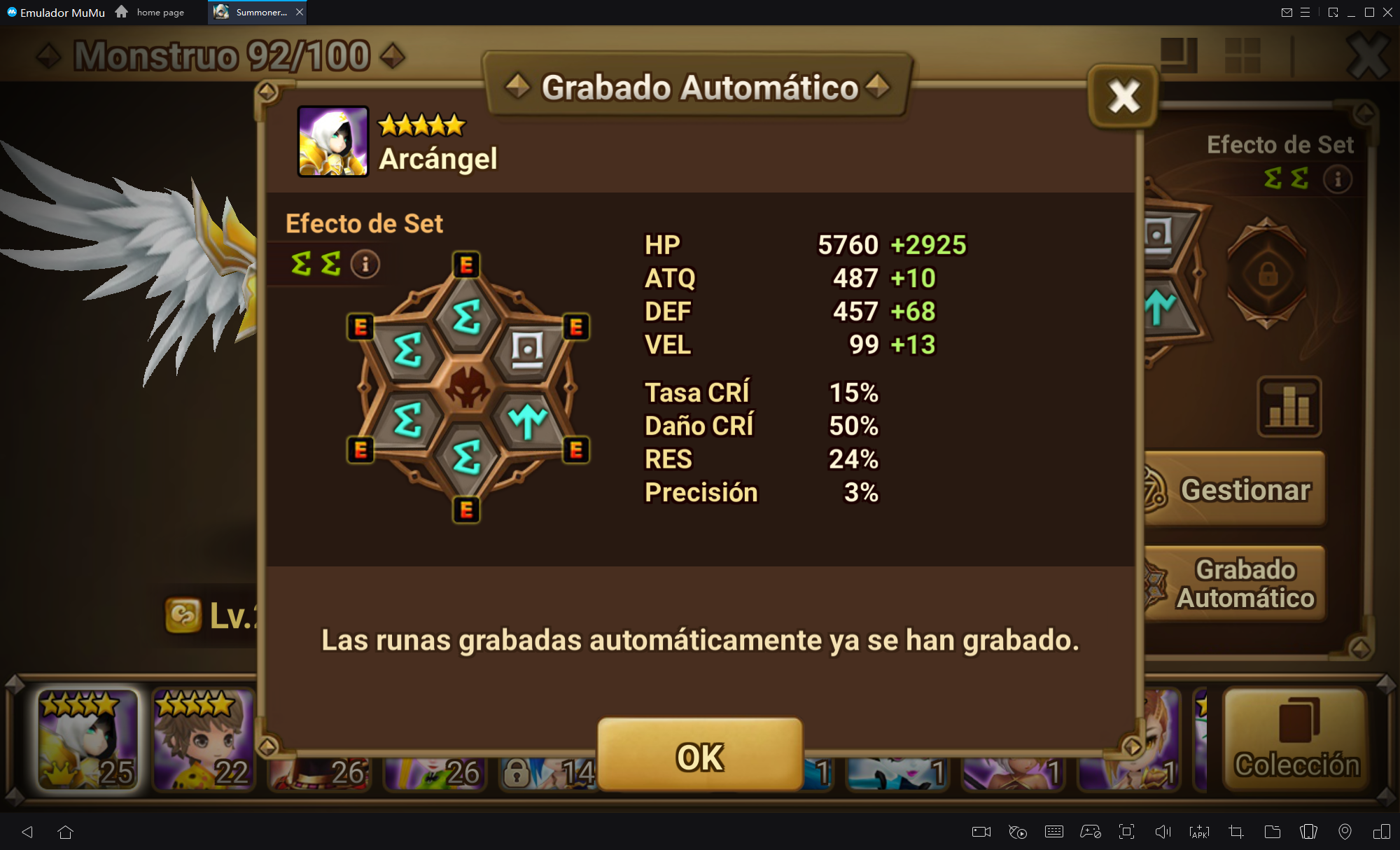Confirm the dialog with the OK button
1400x850 pixels.
699,755
